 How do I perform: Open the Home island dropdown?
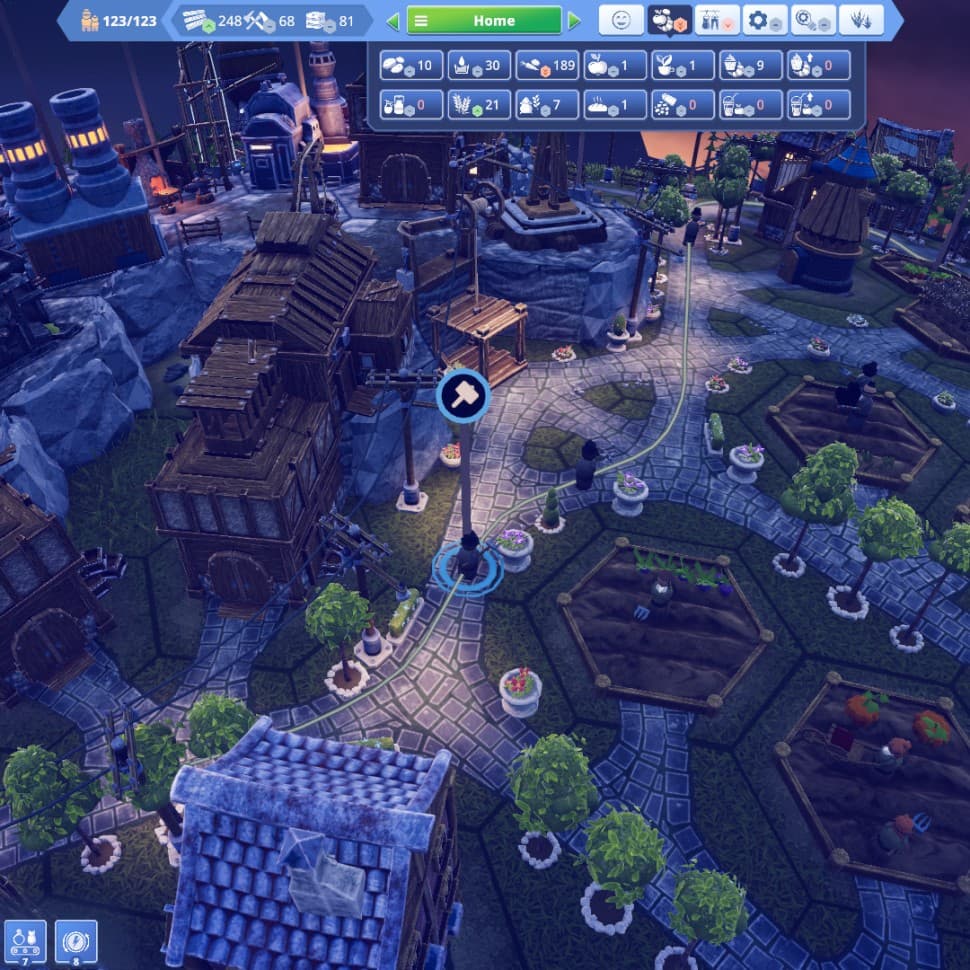tap(484, 20)
